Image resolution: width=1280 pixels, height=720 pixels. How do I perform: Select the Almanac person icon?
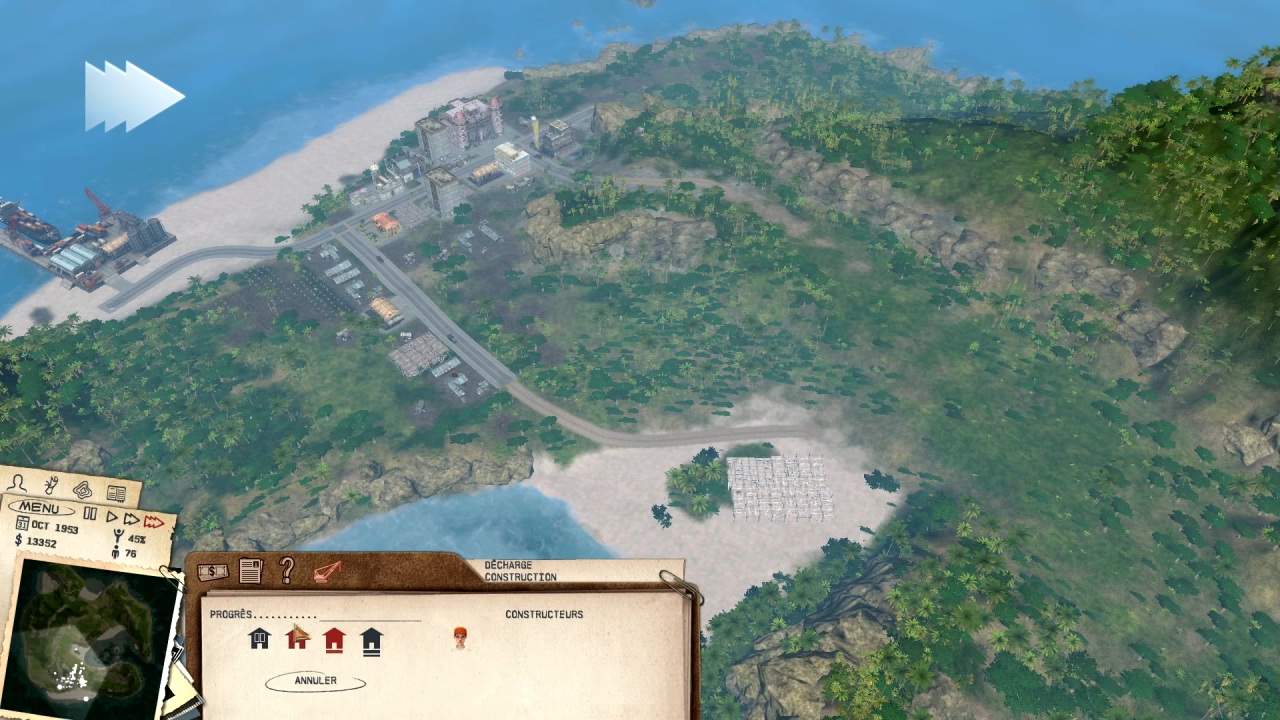pyautogui.click(x=15, y=485)
